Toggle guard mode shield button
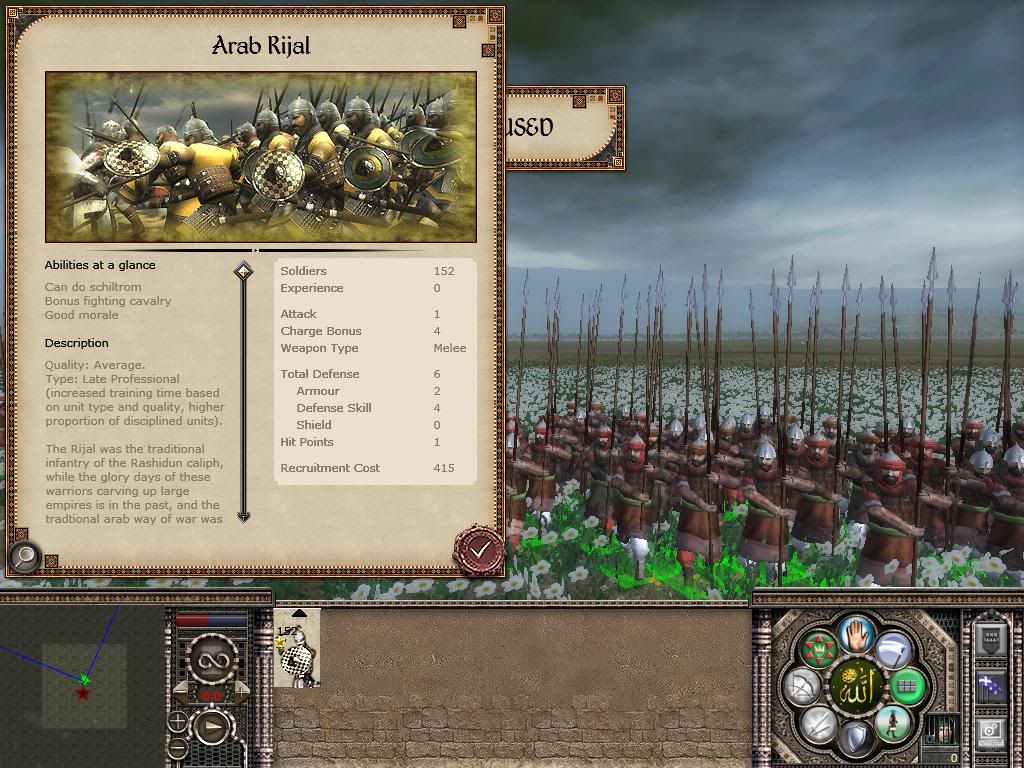 point(856,739)
